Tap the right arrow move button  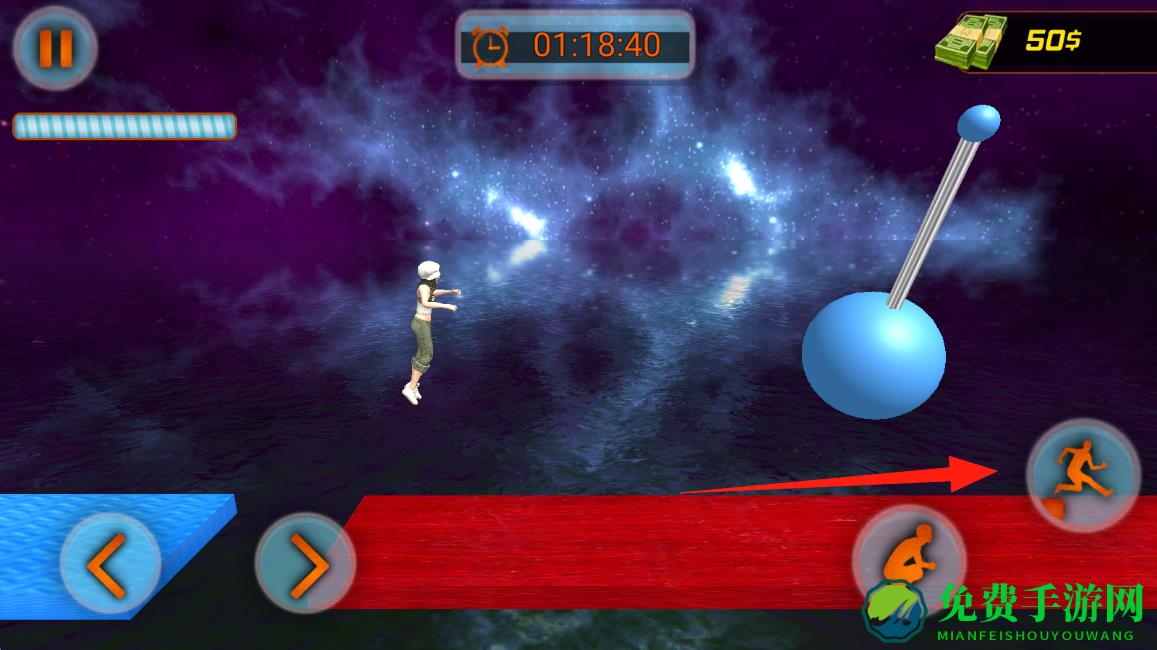point(305,564)
